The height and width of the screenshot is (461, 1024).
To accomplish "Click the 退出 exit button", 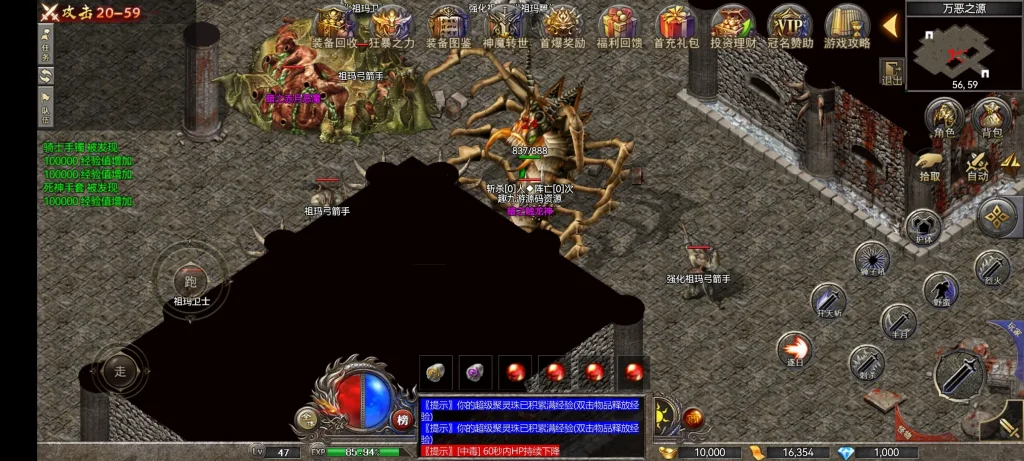I will pyautogui.click(x=892, y=73).
